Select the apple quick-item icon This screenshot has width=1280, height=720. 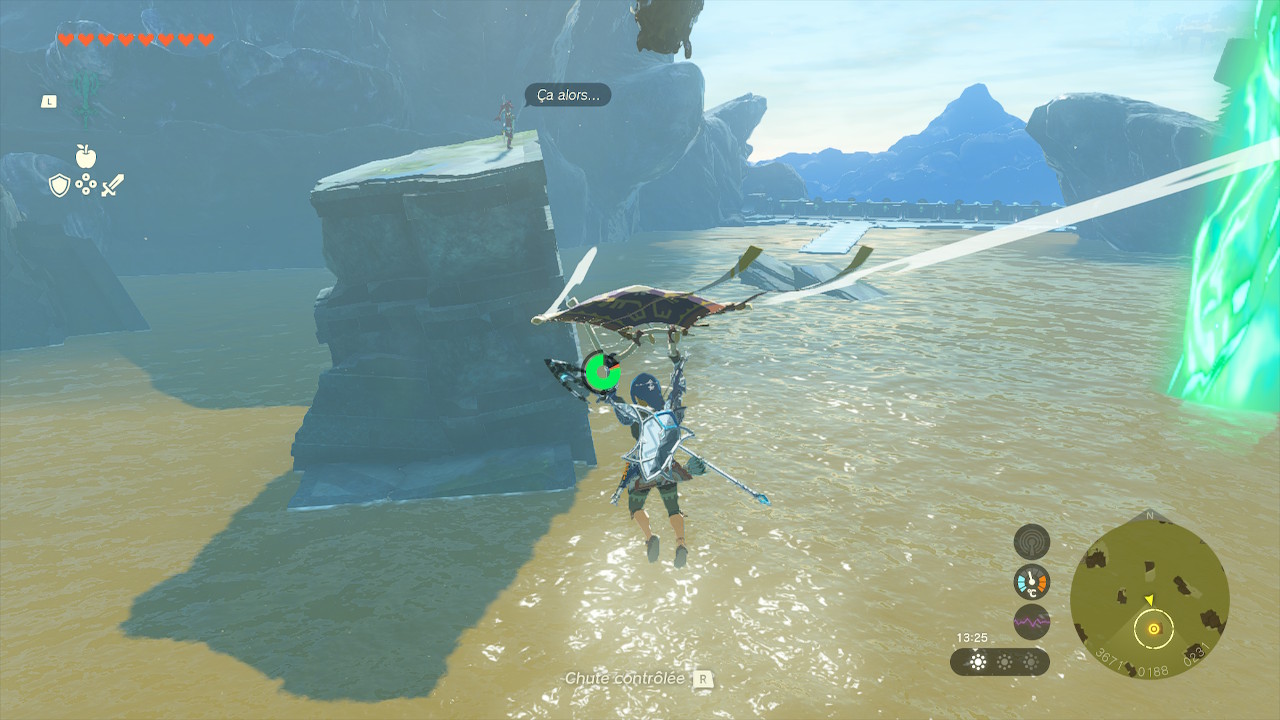click(86, 156)
